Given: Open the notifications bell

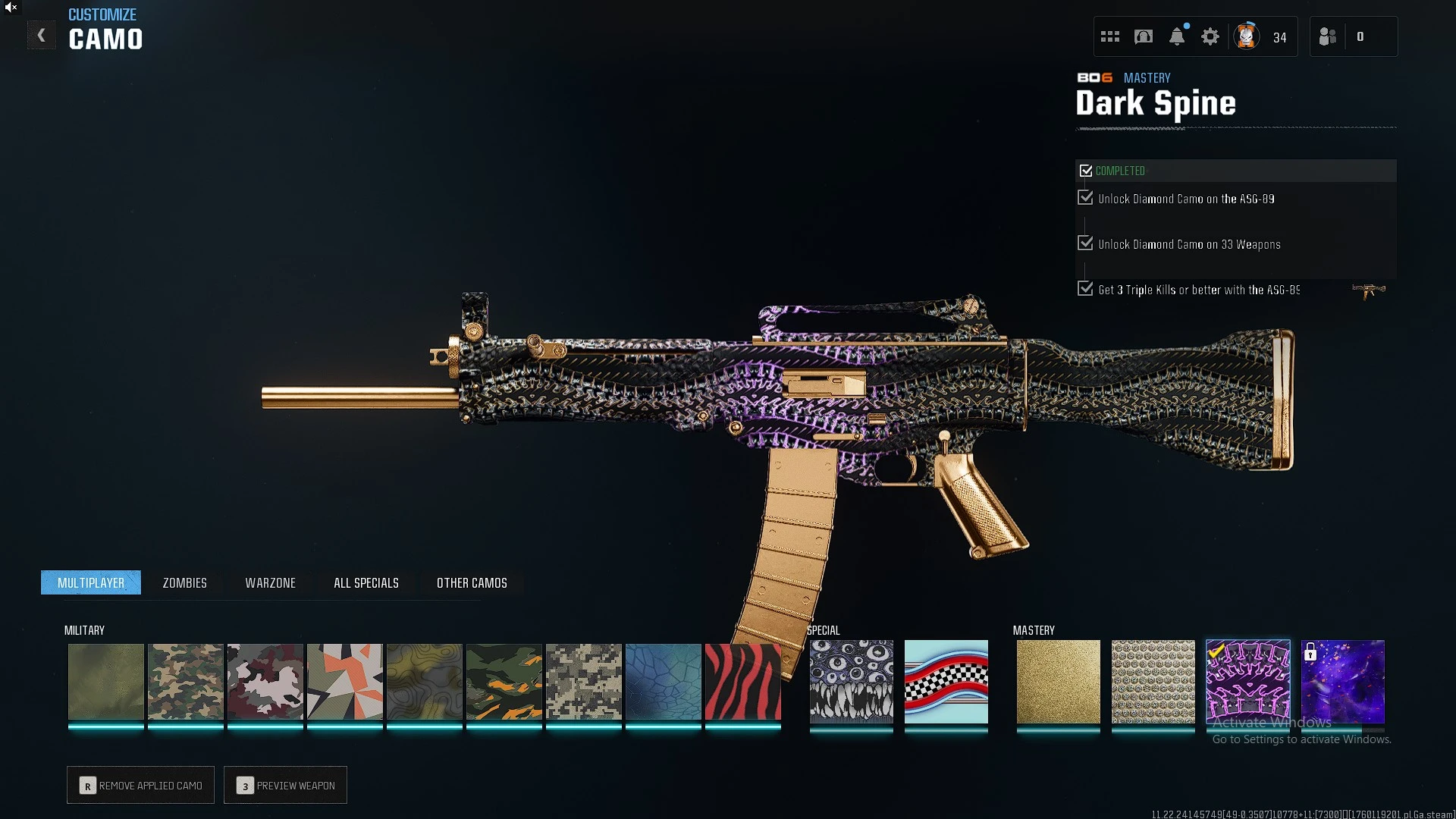Looking at the screenshot, I should tap(1177, 36).
